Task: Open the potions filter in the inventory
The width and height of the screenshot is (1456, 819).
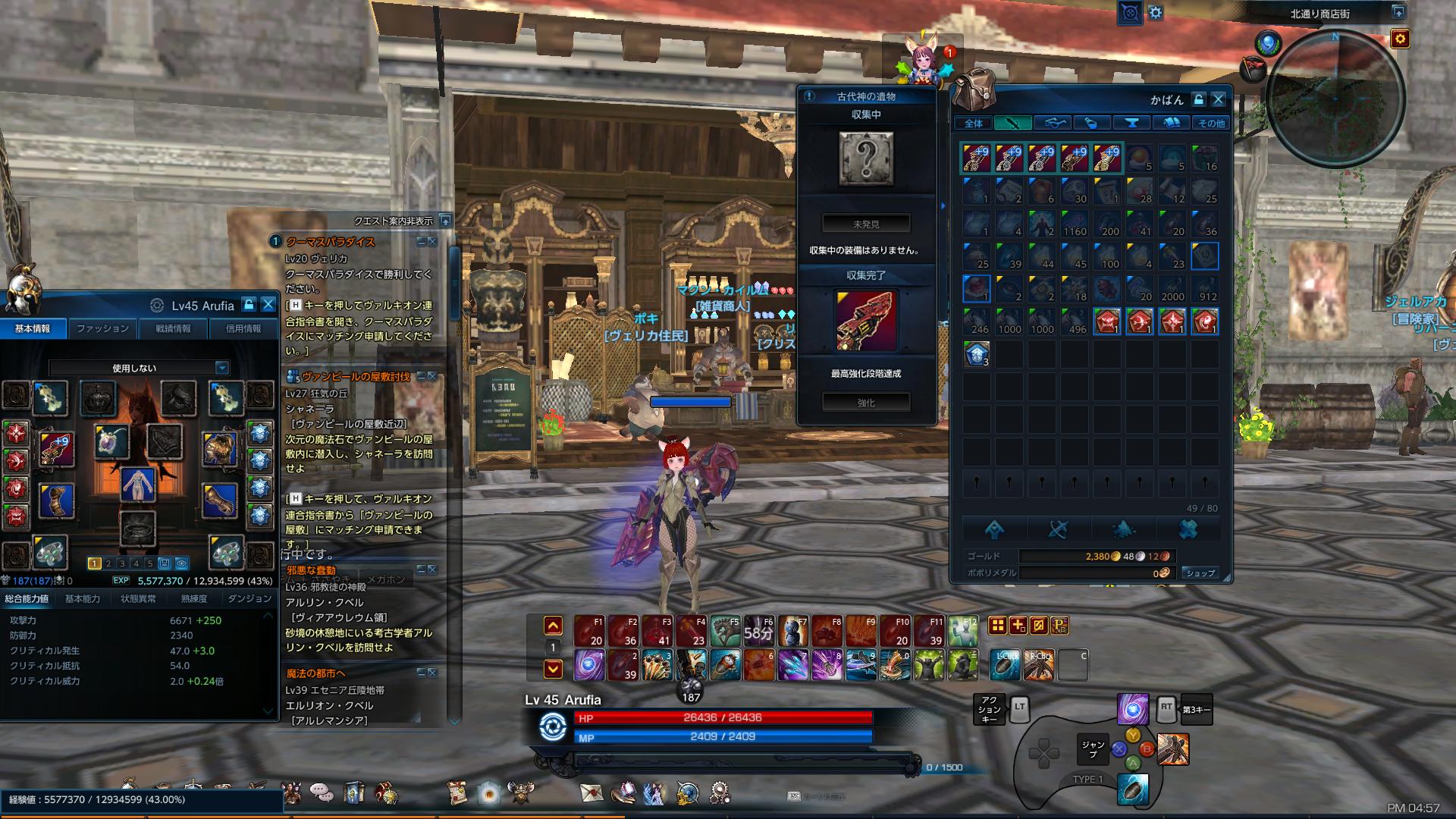Action: click(x=1092, y=122)
